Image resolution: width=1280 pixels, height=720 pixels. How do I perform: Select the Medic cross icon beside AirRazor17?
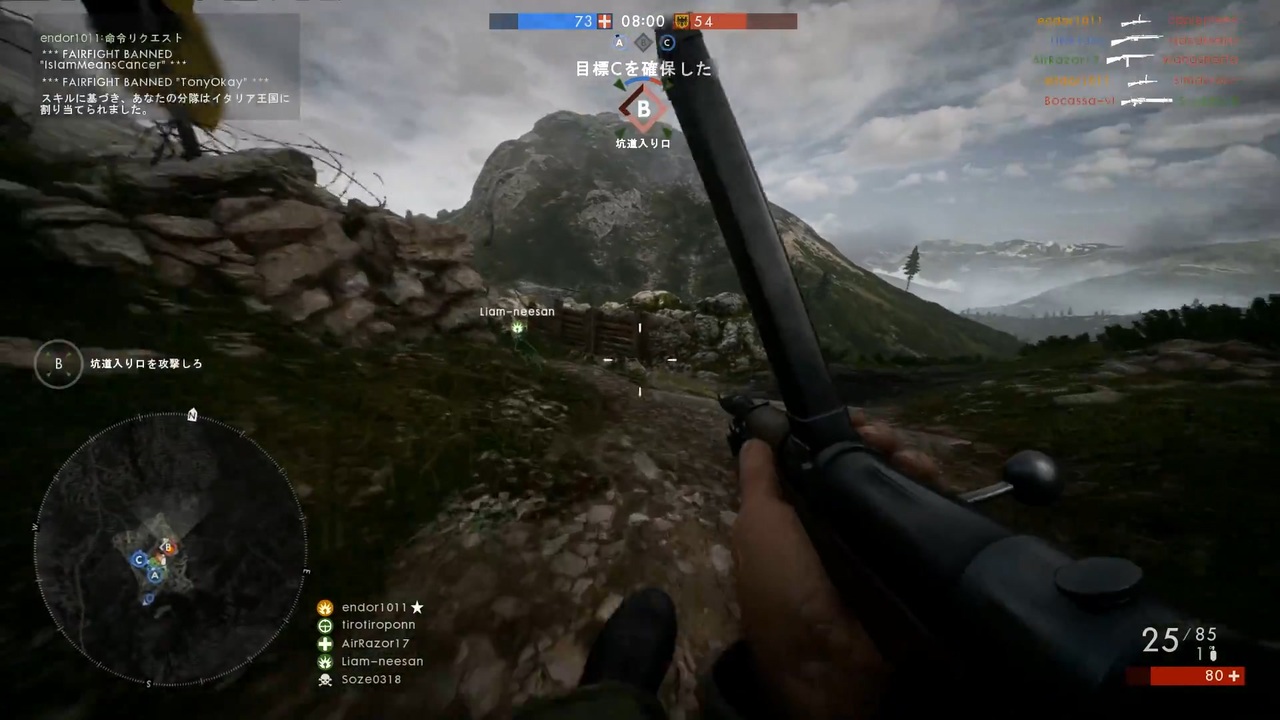pos(325,643)
